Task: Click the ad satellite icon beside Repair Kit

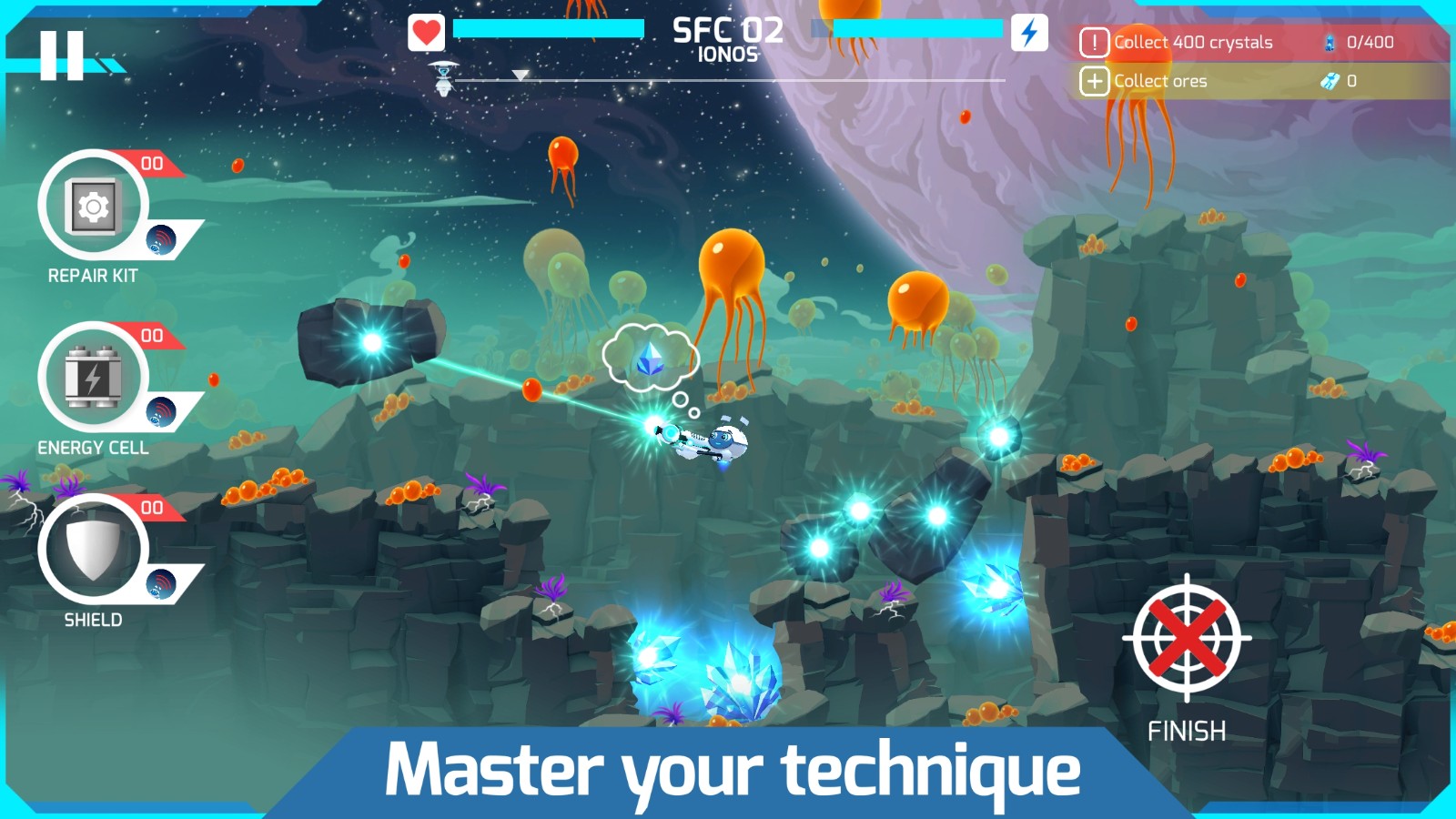Action: [x=160, y=239]
